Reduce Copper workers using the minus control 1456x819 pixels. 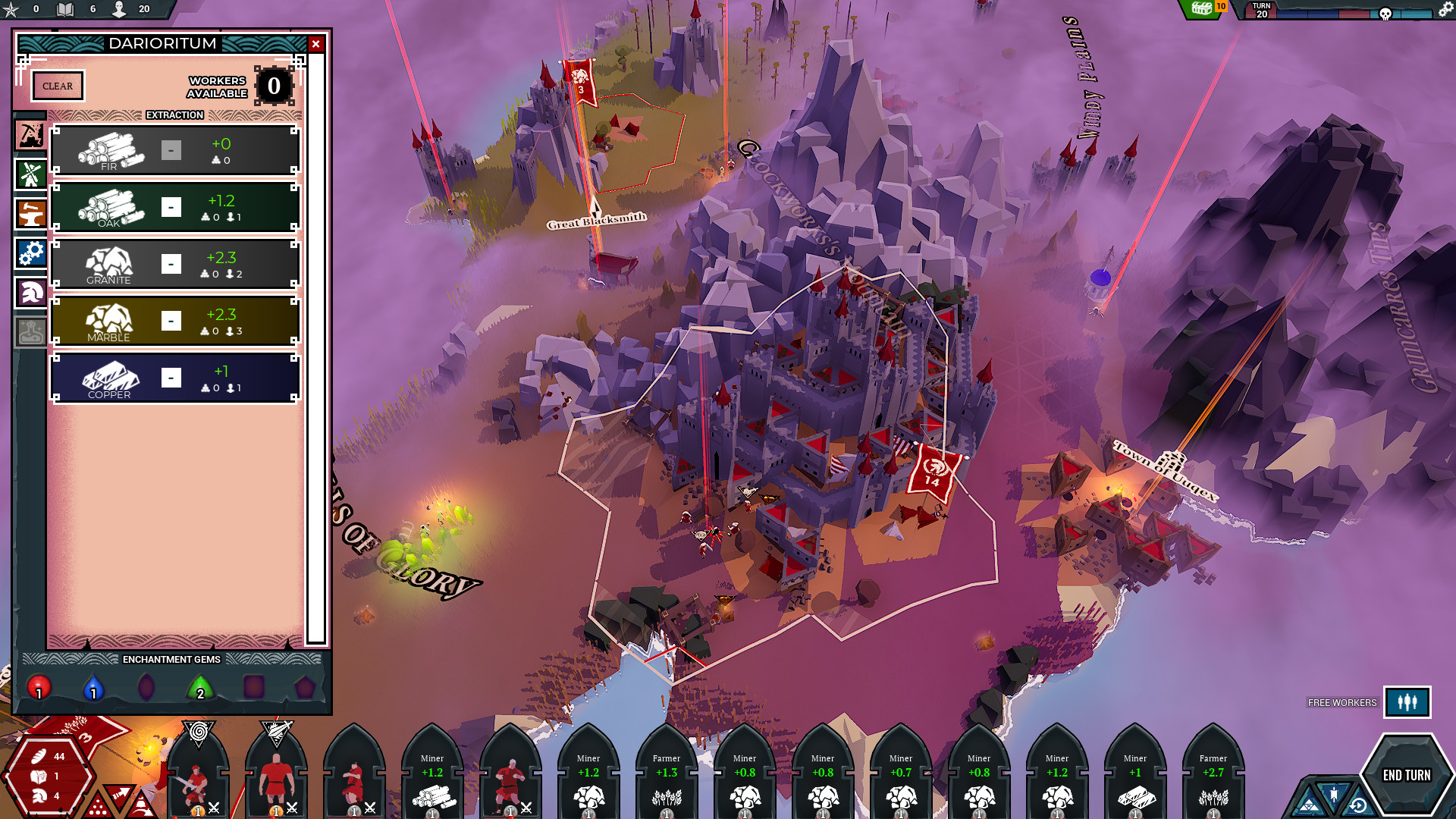point(172,377)
